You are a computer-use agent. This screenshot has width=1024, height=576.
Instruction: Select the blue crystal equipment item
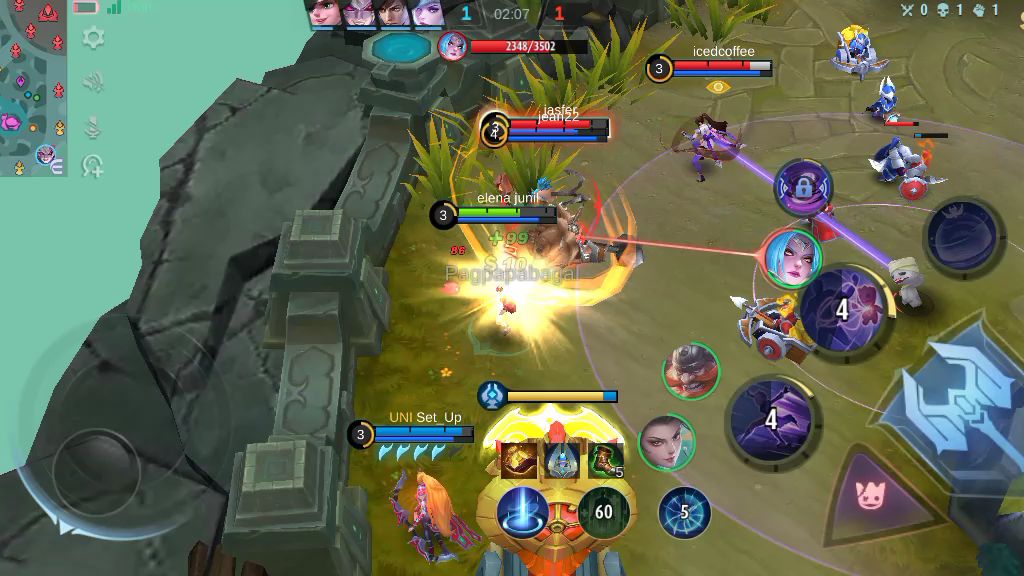point(562,459)
